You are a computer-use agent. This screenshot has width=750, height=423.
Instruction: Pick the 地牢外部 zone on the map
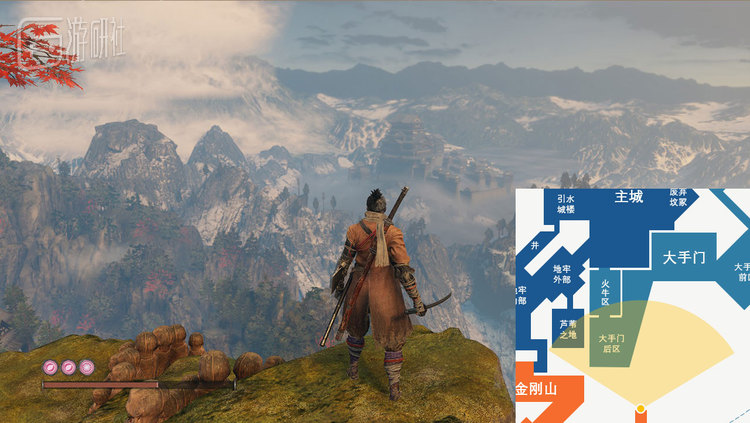click(561, 274)
